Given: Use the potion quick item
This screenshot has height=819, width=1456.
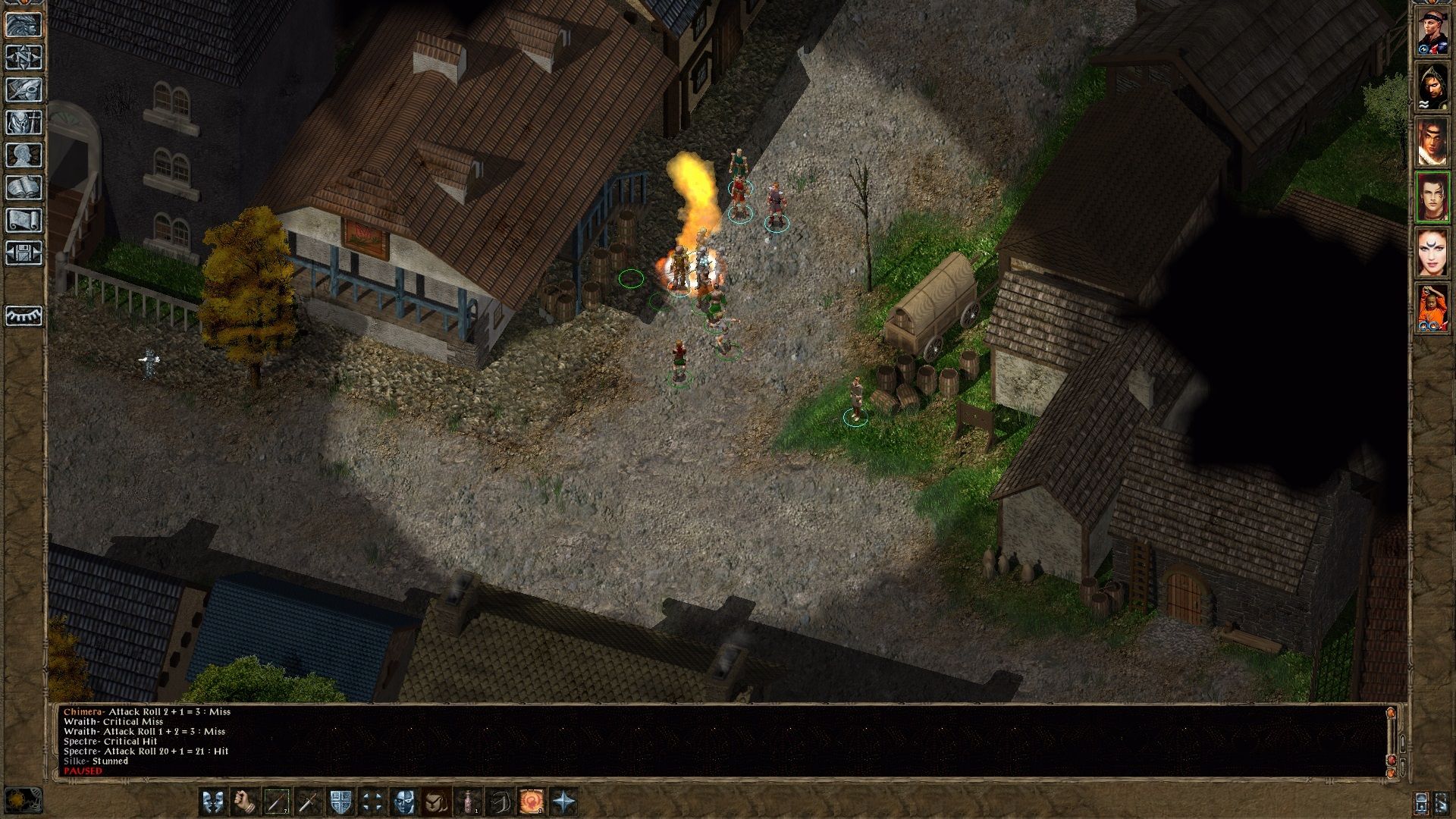Looking at the screenshot, I should [468, 802].
